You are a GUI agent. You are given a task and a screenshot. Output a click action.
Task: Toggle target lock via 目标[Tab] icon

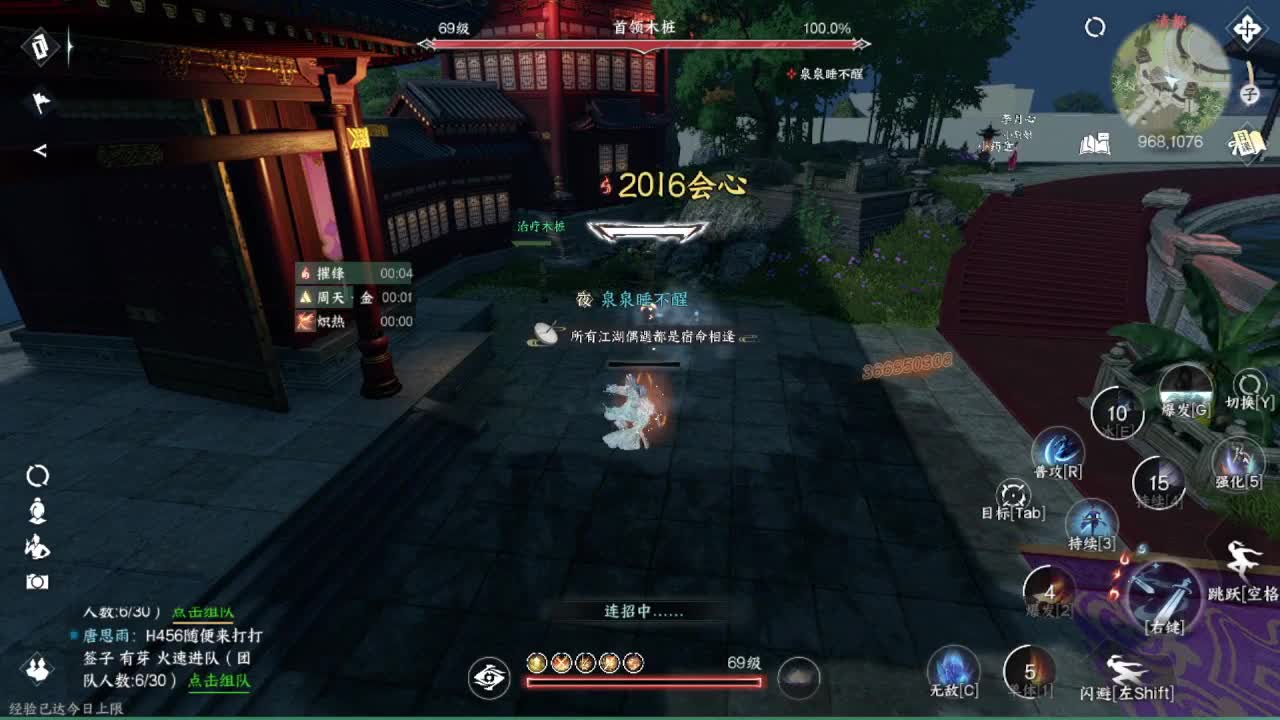coord(1013,495)
